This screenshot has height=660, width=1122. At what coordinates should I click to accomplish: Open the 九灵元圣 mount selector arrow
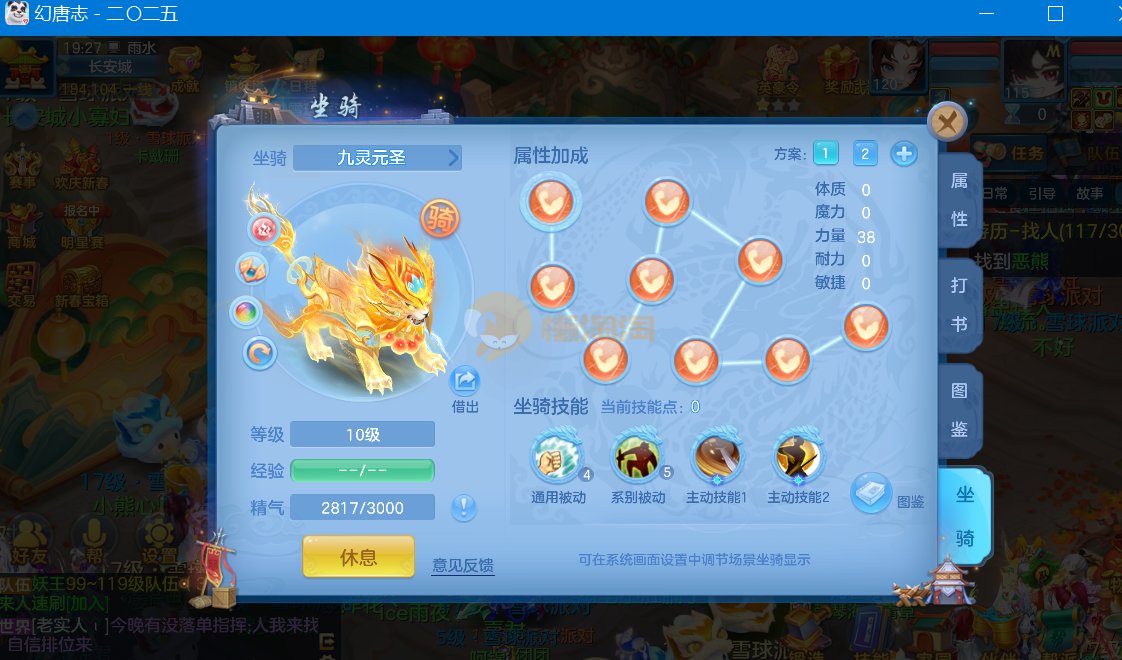(x=453, y=158)
